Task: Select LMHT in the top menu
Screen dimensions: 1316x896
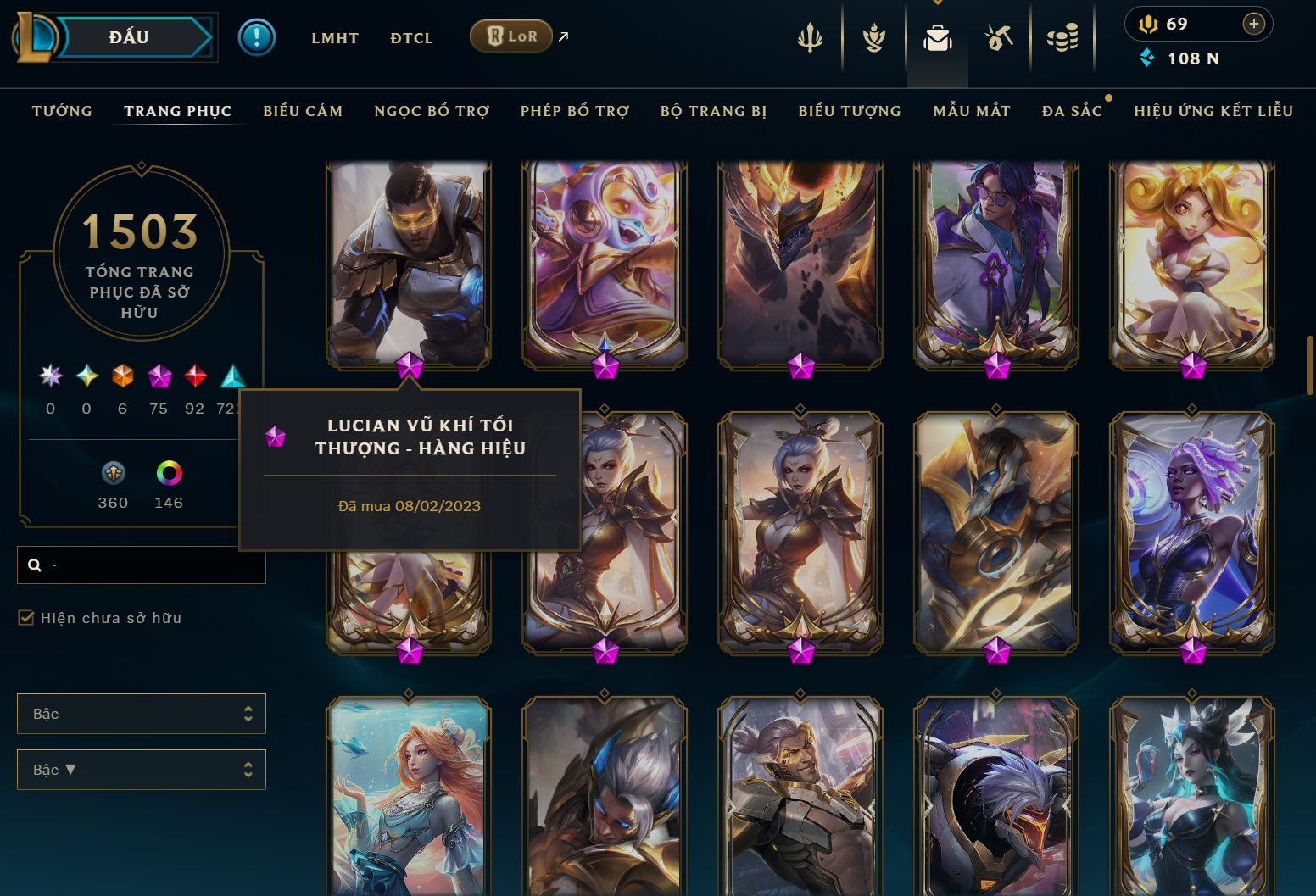Action: (335, 38)
